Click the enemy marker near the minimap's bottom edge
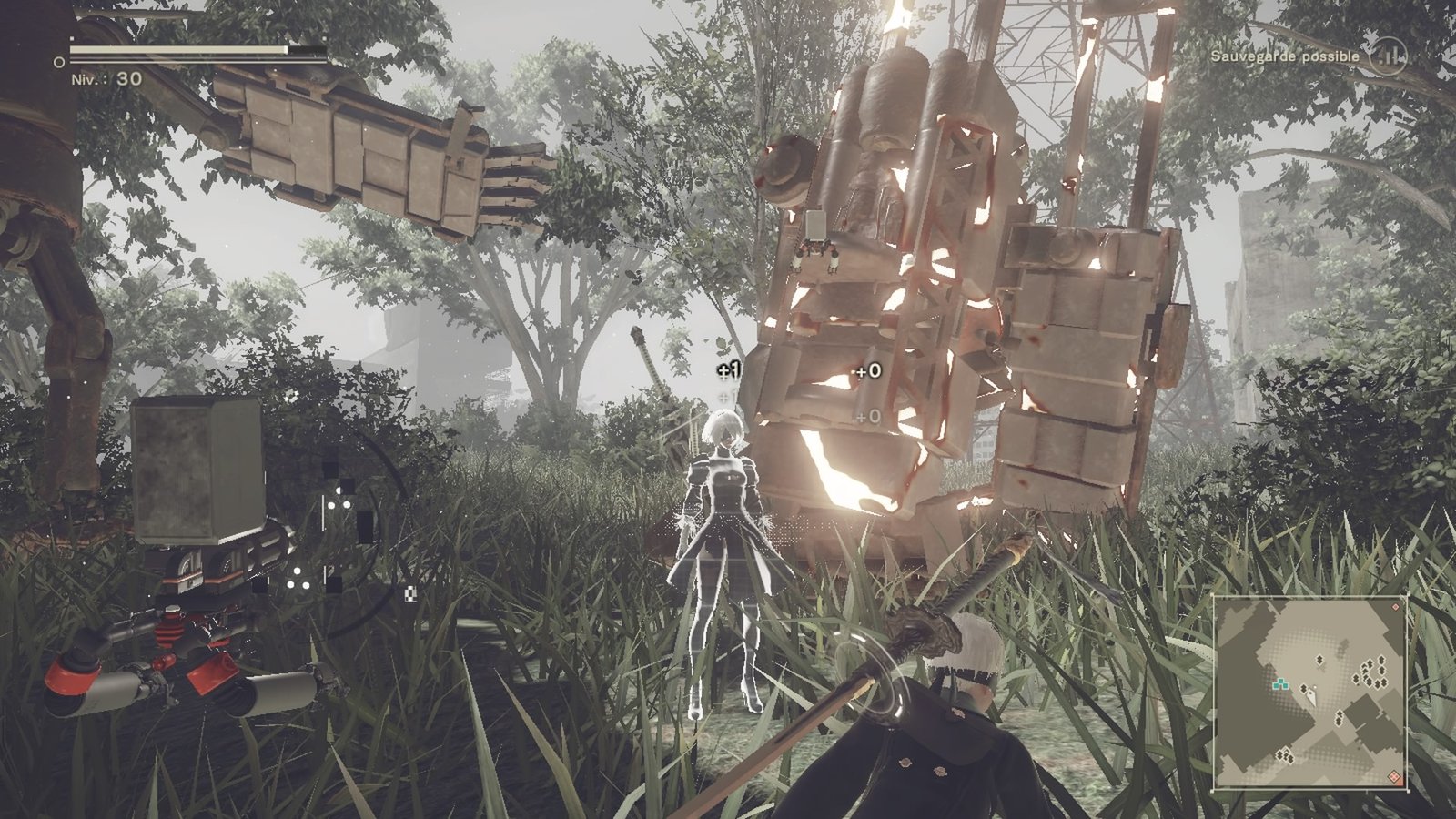Screen dimensions: 1456x819 click(x=1286, y=756)
